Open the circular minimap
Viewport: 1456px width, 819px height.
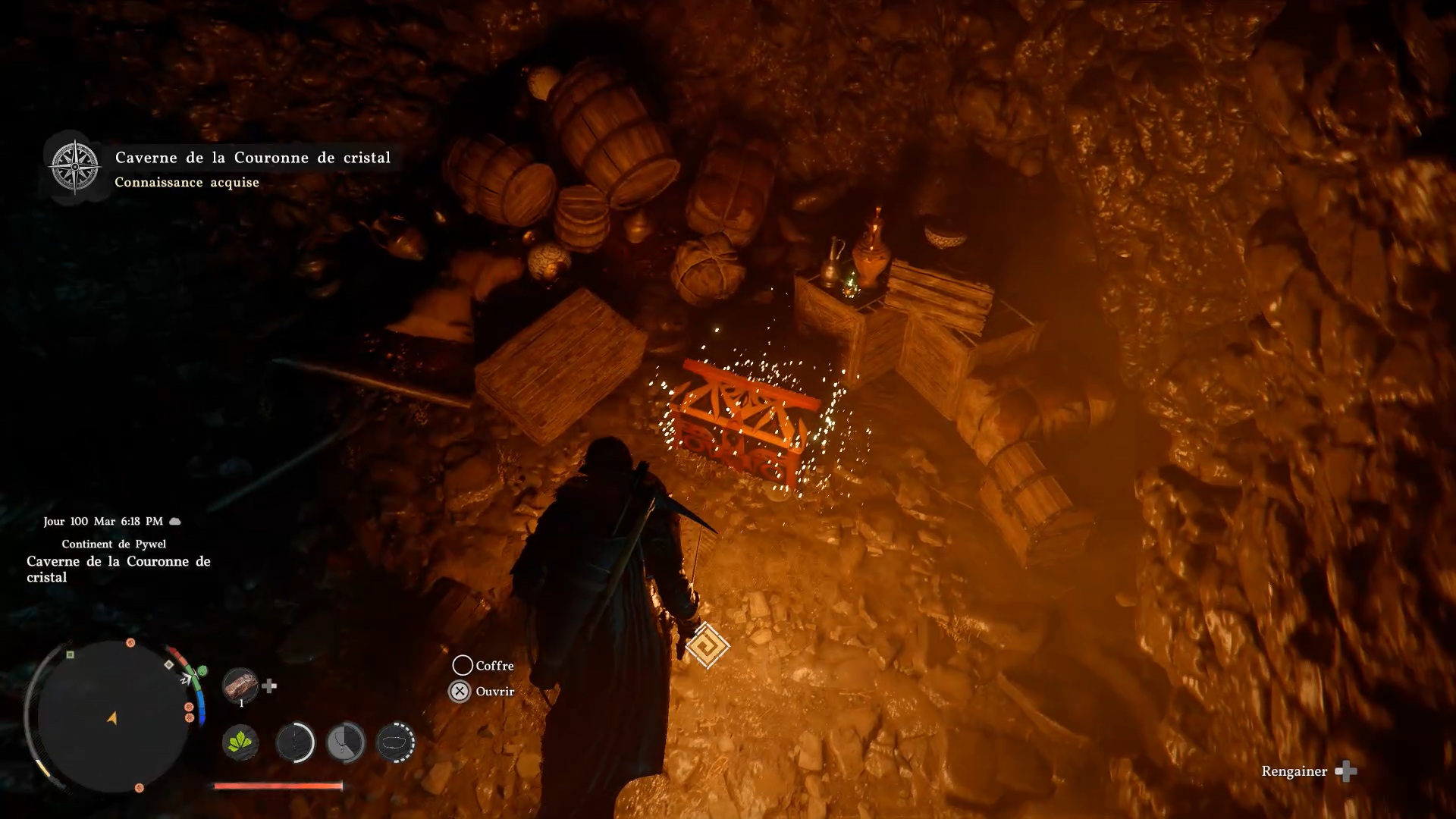coord(112,716)
